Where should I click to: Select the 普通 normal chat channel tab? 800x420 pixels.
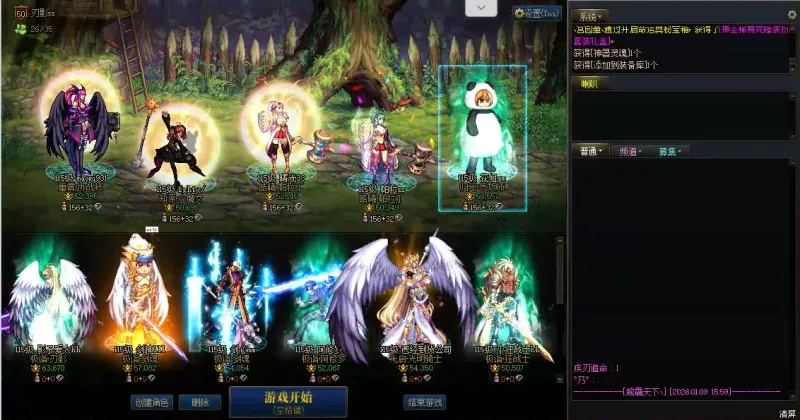(x=590, y=151)
